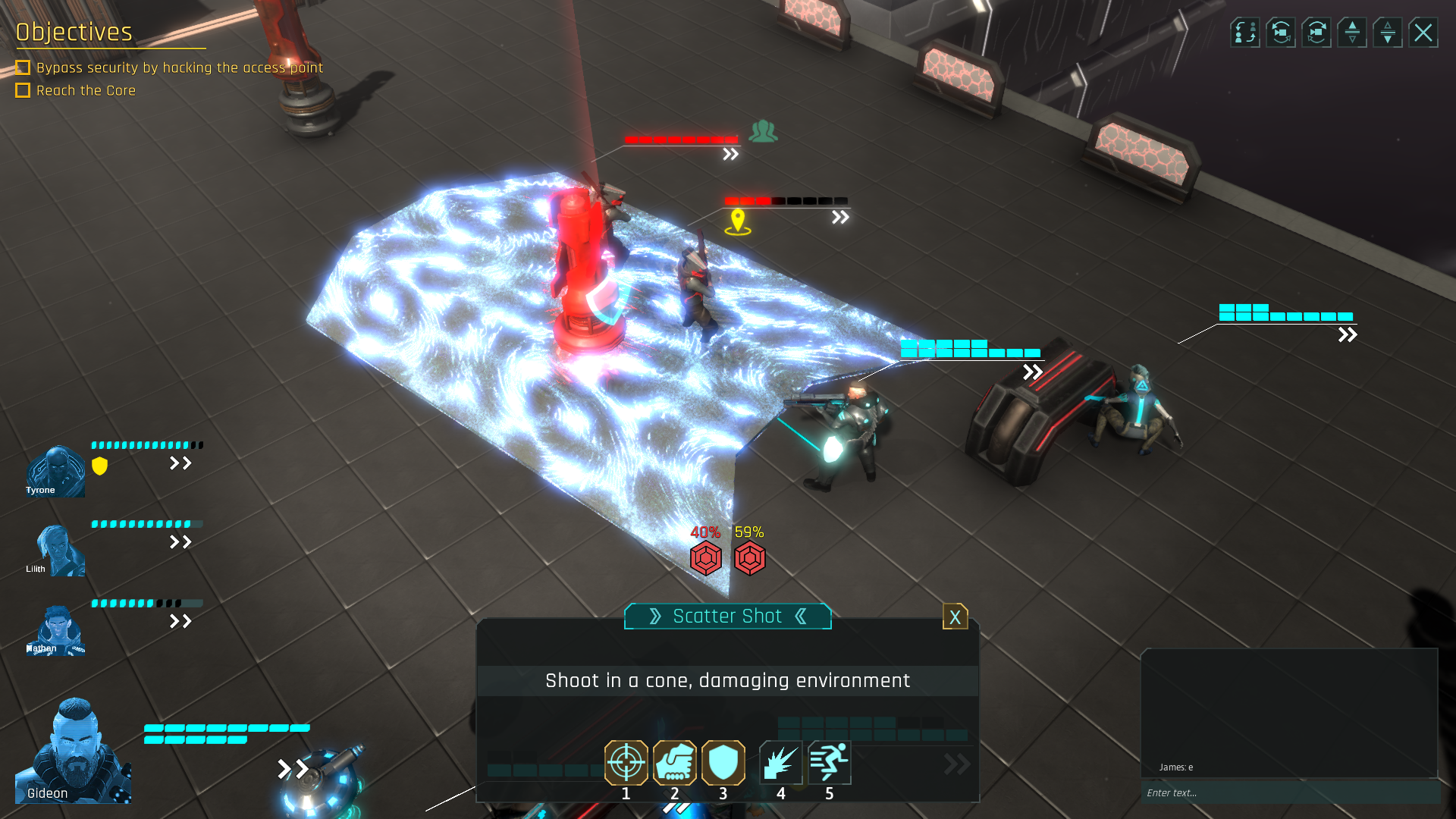Viewport: 1456px width, 819px height.
Task: Select Tyrone's squad portrait
Action: [55, 471]
